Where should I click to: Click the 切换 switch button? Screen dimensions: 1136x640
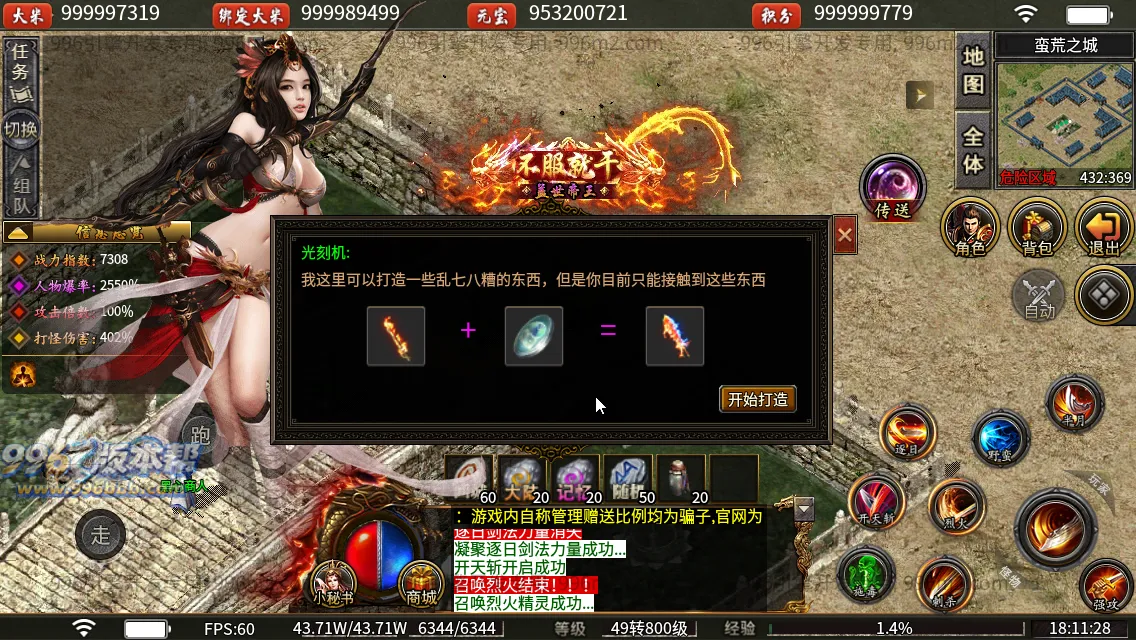21,129
